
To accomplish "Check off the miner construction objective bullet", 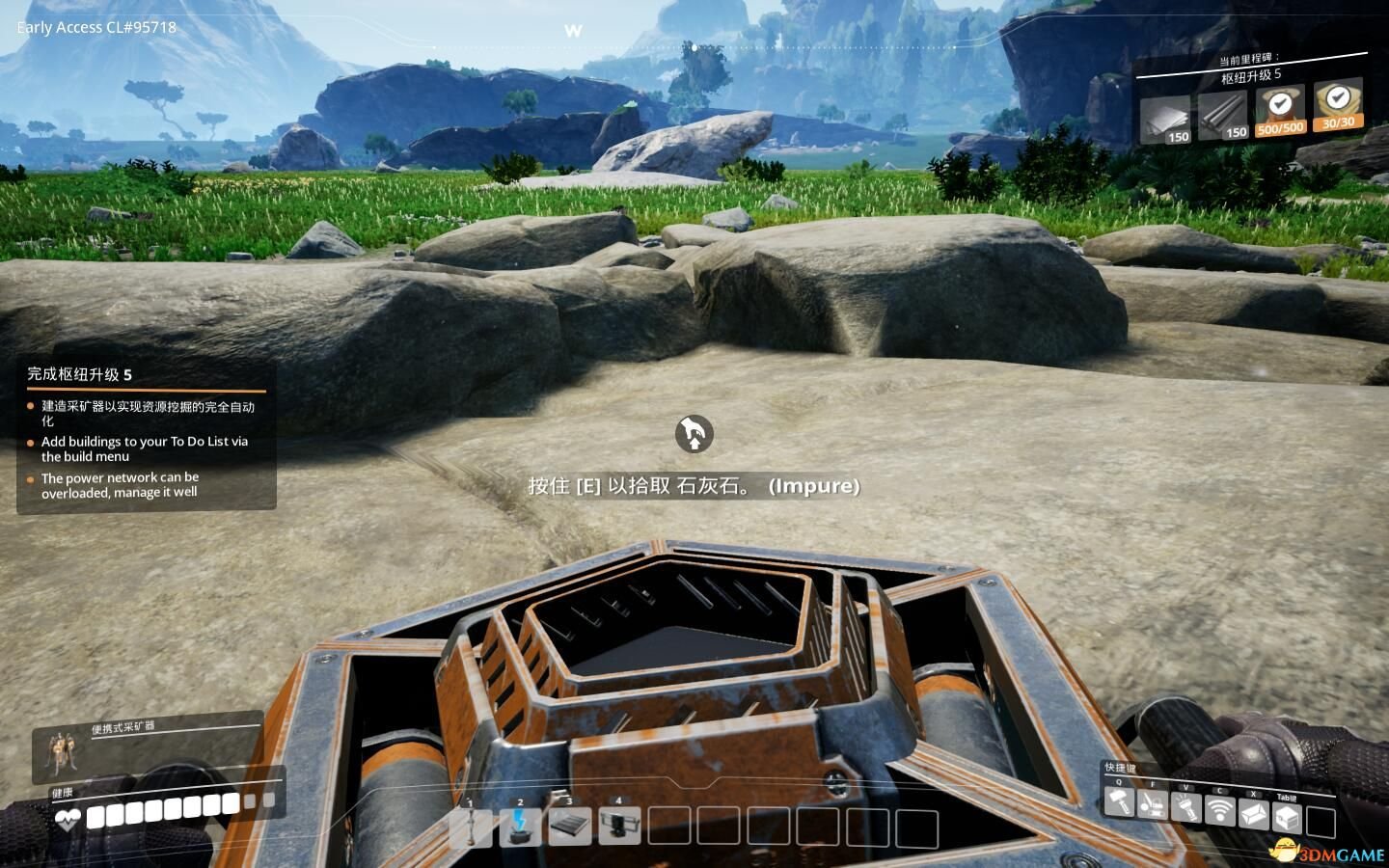I will [x=29, y=405].
